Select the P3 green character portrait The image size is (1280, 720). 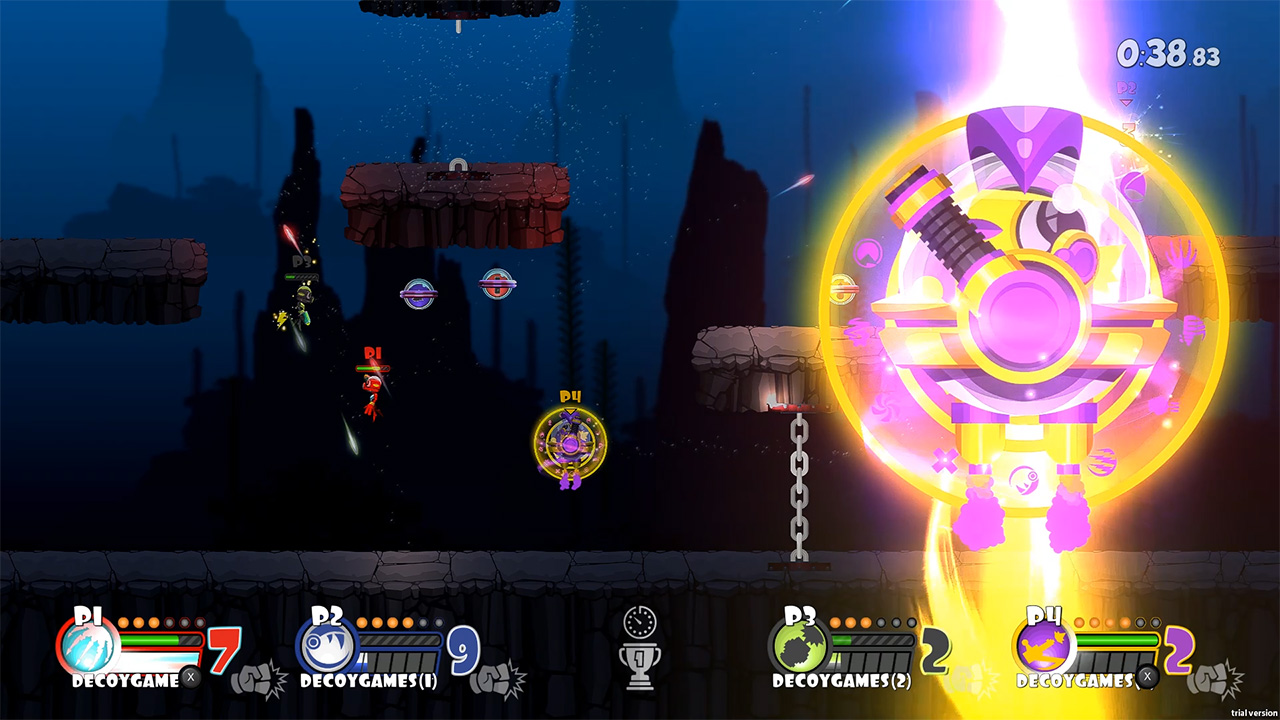798,647
